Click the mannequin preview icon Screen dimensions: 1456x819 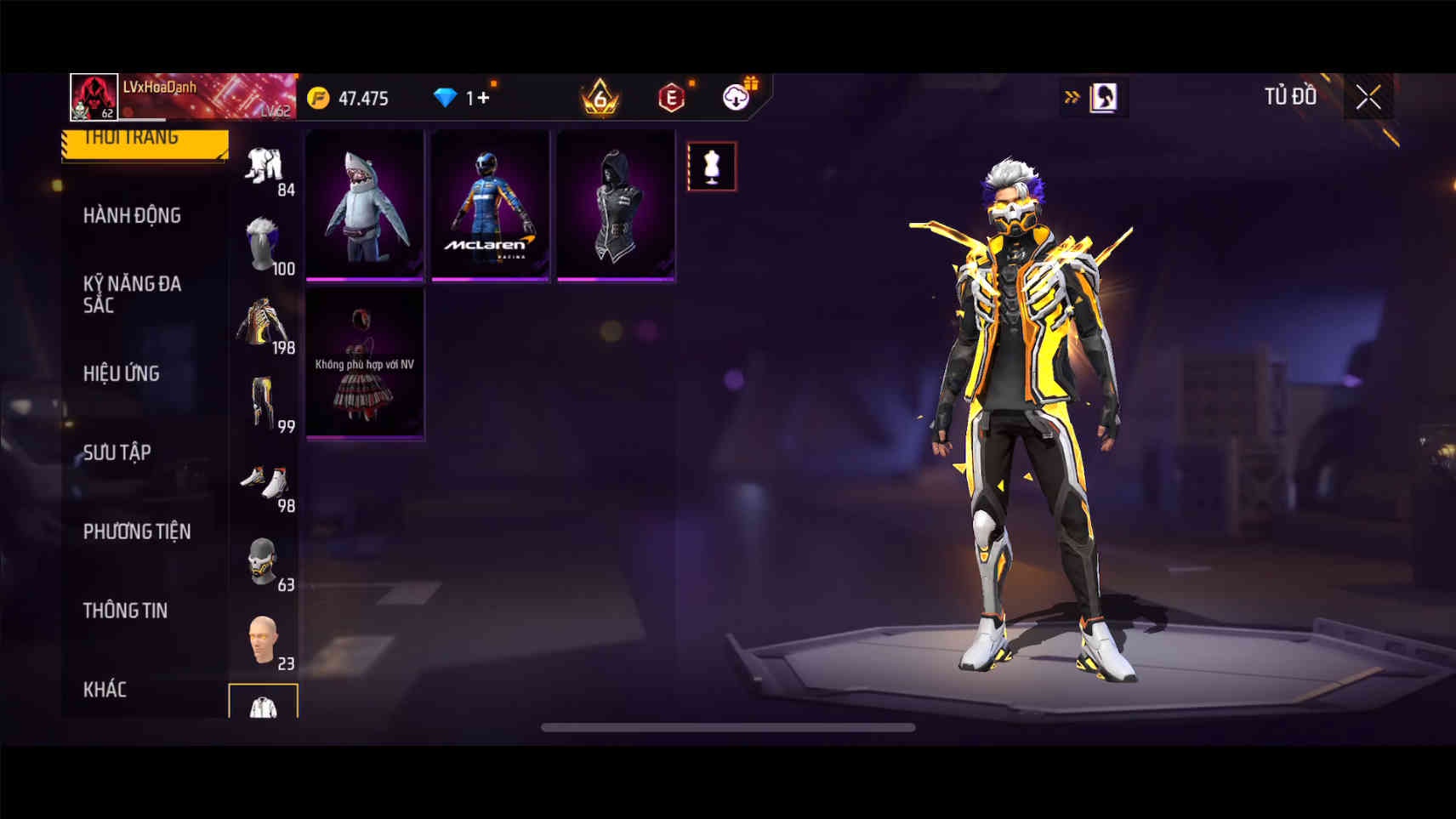pos(712,167)
